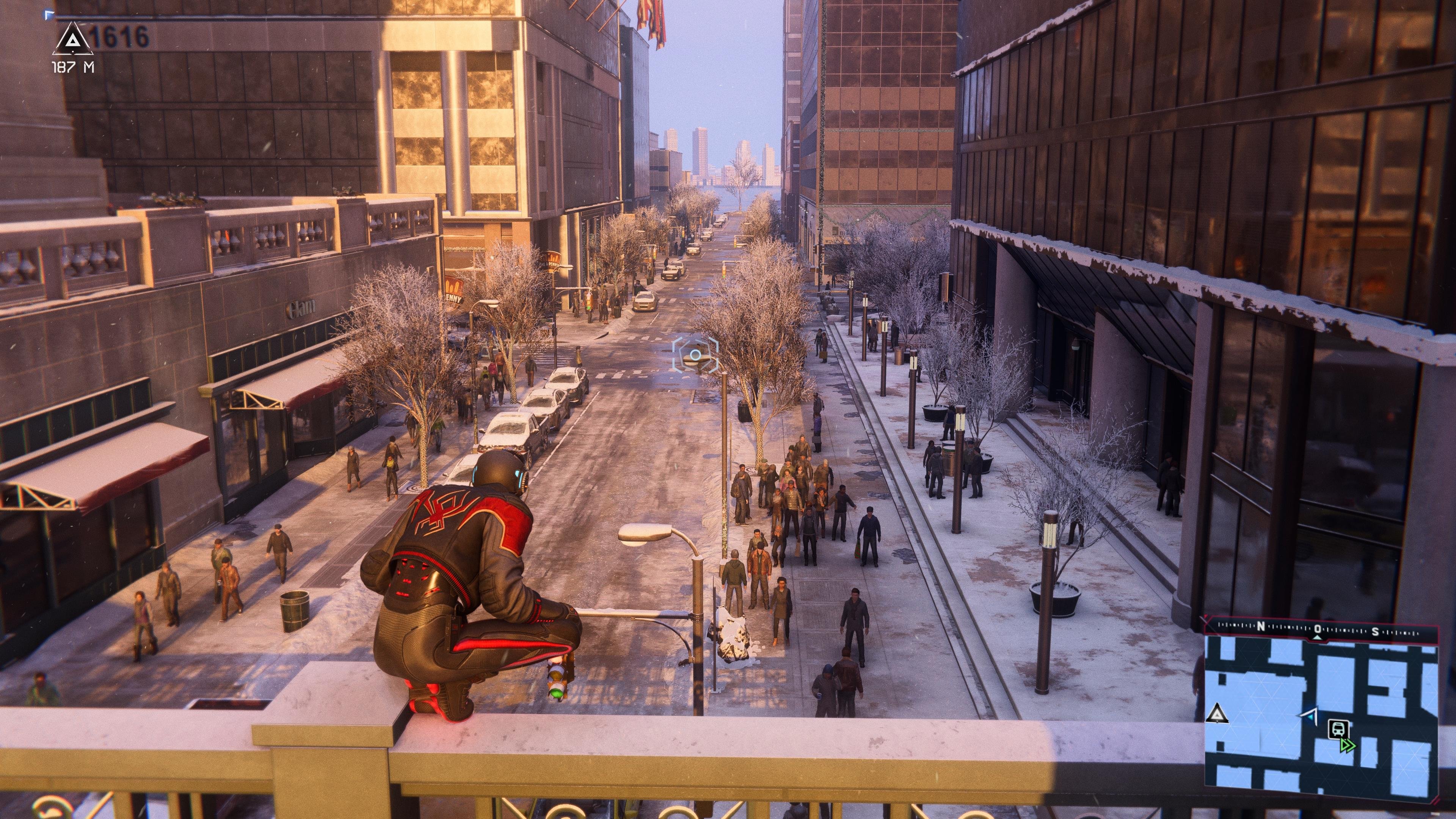Viewport: 1456px width, 819px height.
Task: Click the 1616 waypoint number
Action: [120, 36]
